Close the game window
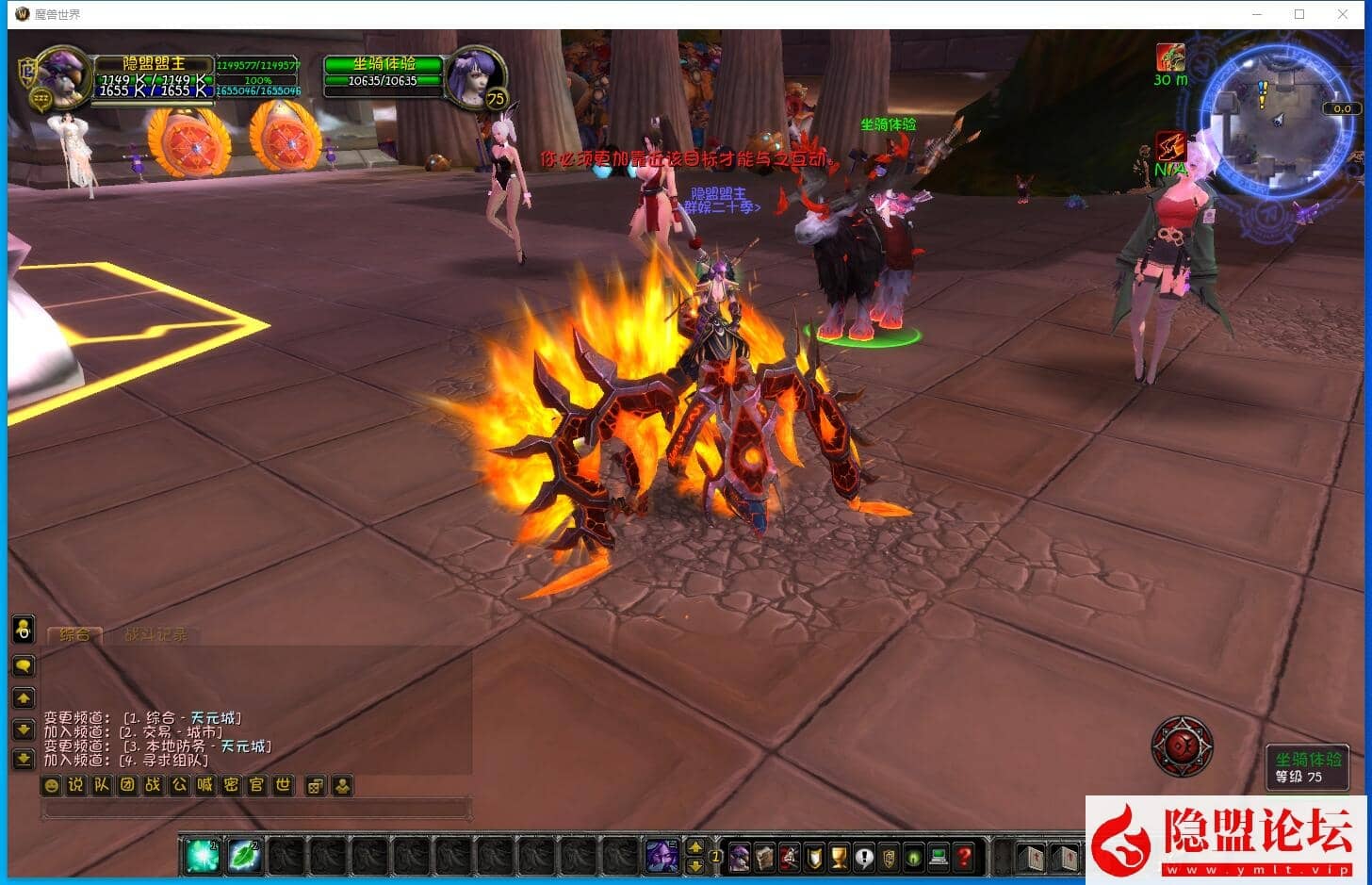 pyautogui.click(x=1343, y=14)
